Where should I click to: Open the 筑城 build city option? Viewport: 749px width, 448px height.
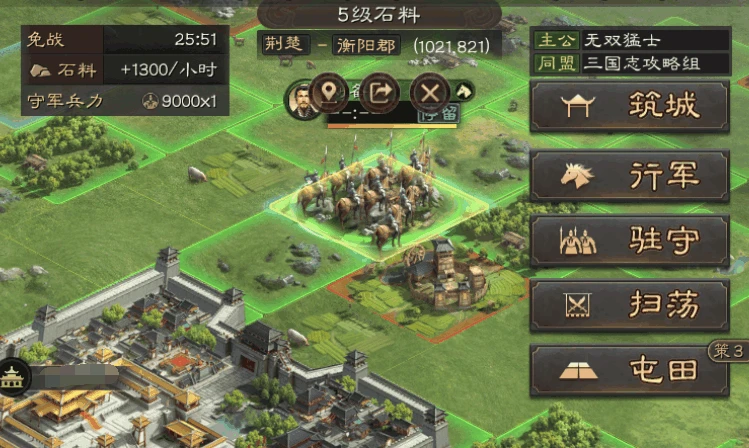629,107
